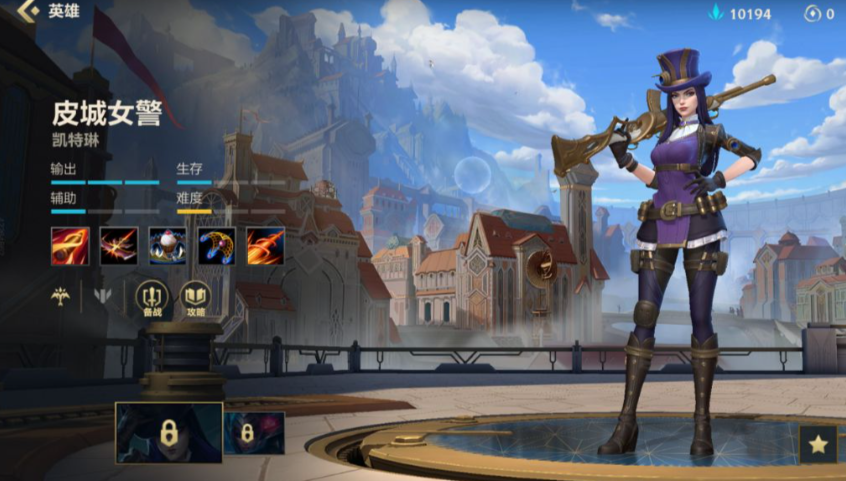Viewport: 846px width, 481px height.
Task: Go back from the 英雄 screen
Action: pos(28,12)
